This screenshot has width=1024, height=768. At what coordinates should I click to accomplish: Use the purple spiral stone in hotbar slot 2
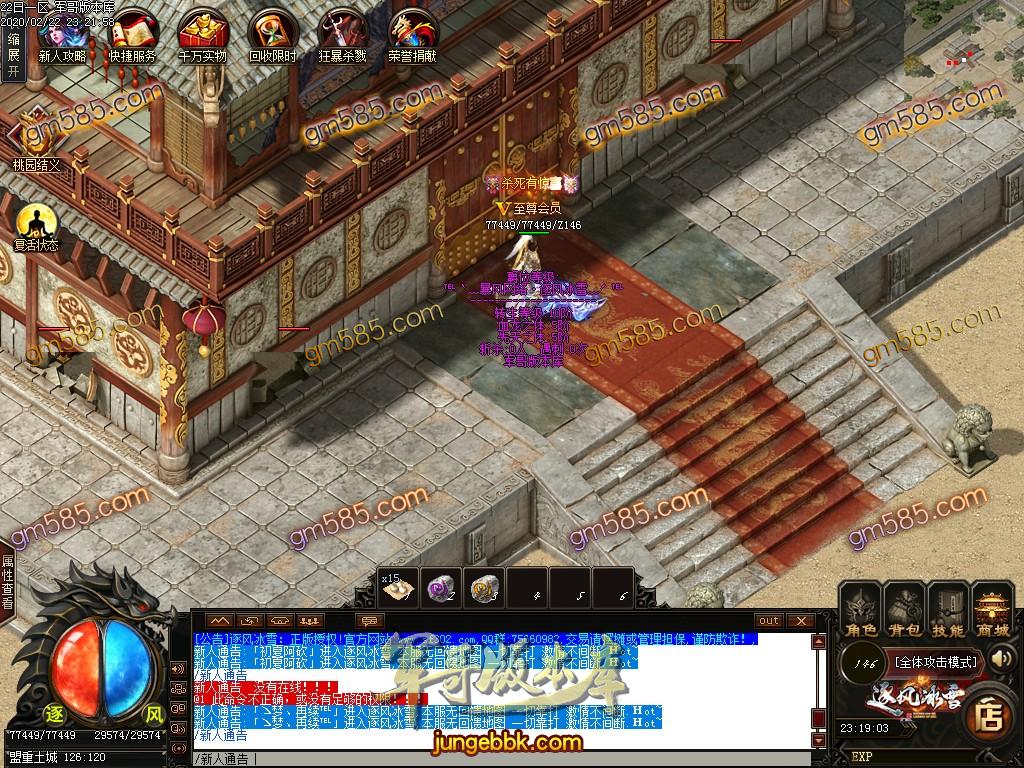(x=442, y=589)
